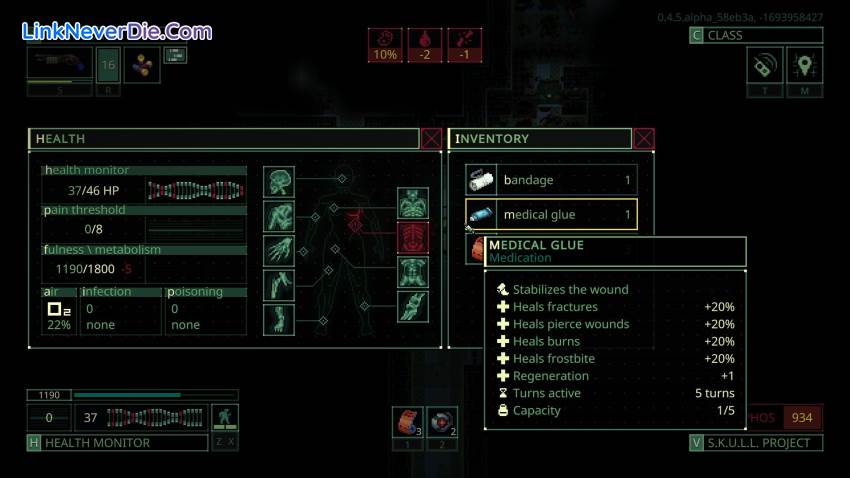Select the hand body part icon
This screenshot has width=850, height=478.
[279, 250]
